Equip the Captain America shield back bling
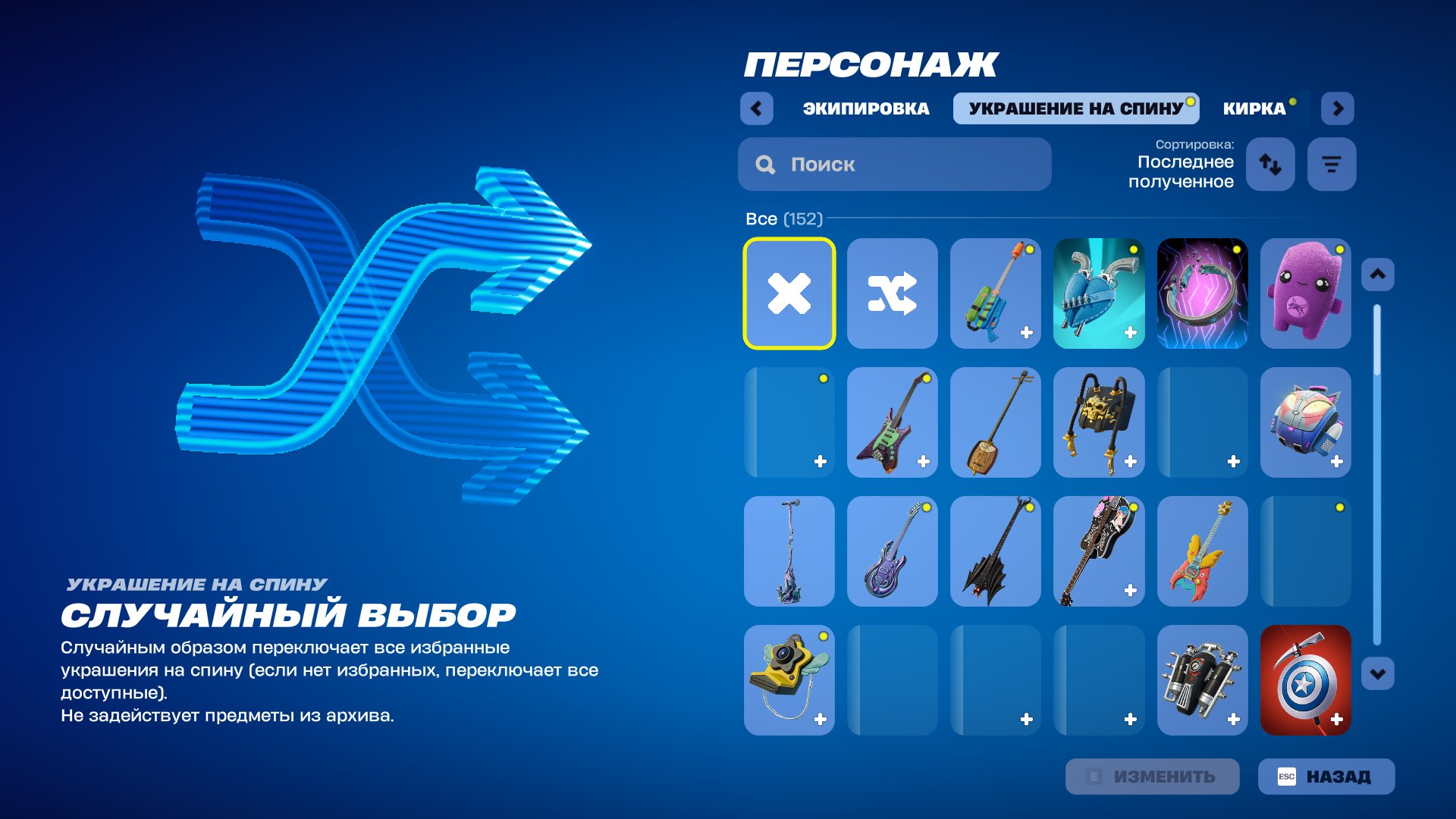The width and height of the screenshot is (1456, 819). click(1305, 680)
